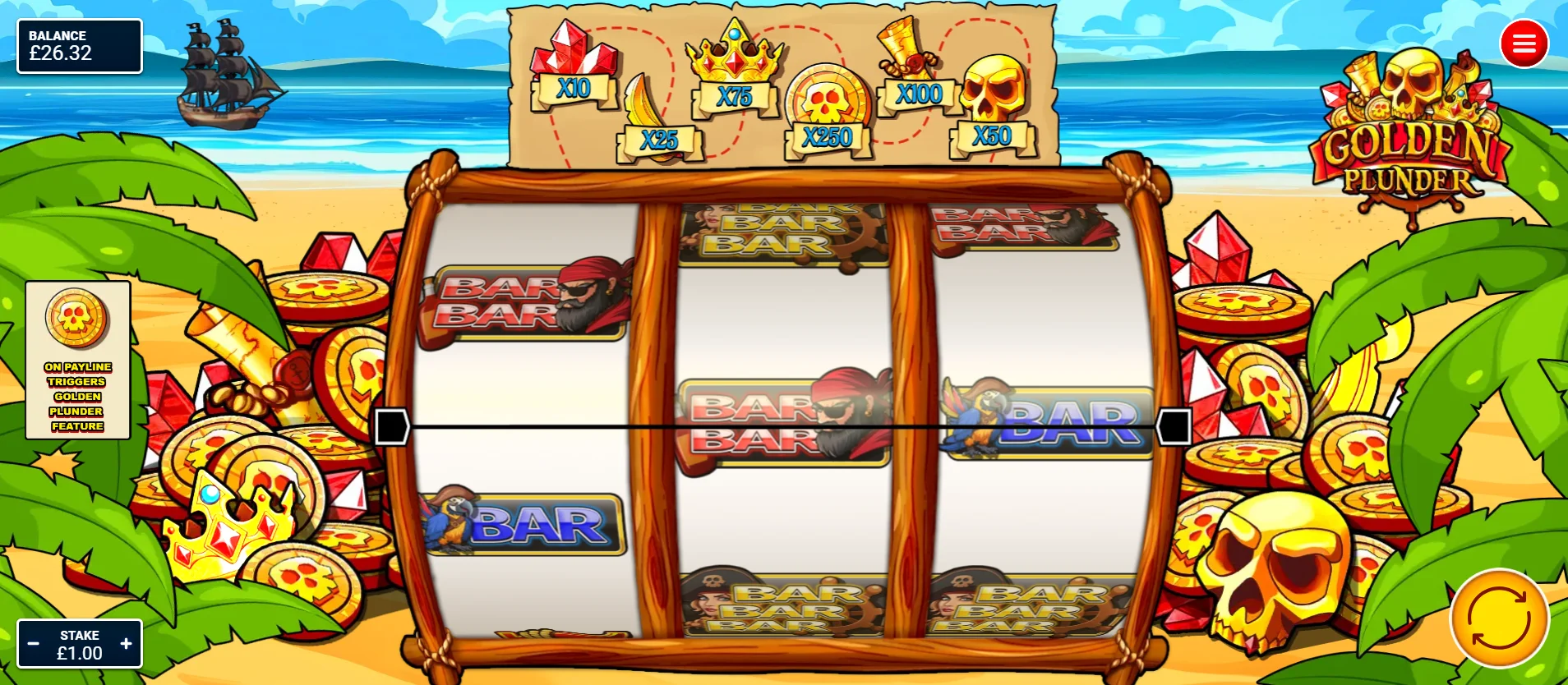Click the STAKE £1.00 label
The height and width of the screenshot is (685, 1568).
tap(79, 643)
